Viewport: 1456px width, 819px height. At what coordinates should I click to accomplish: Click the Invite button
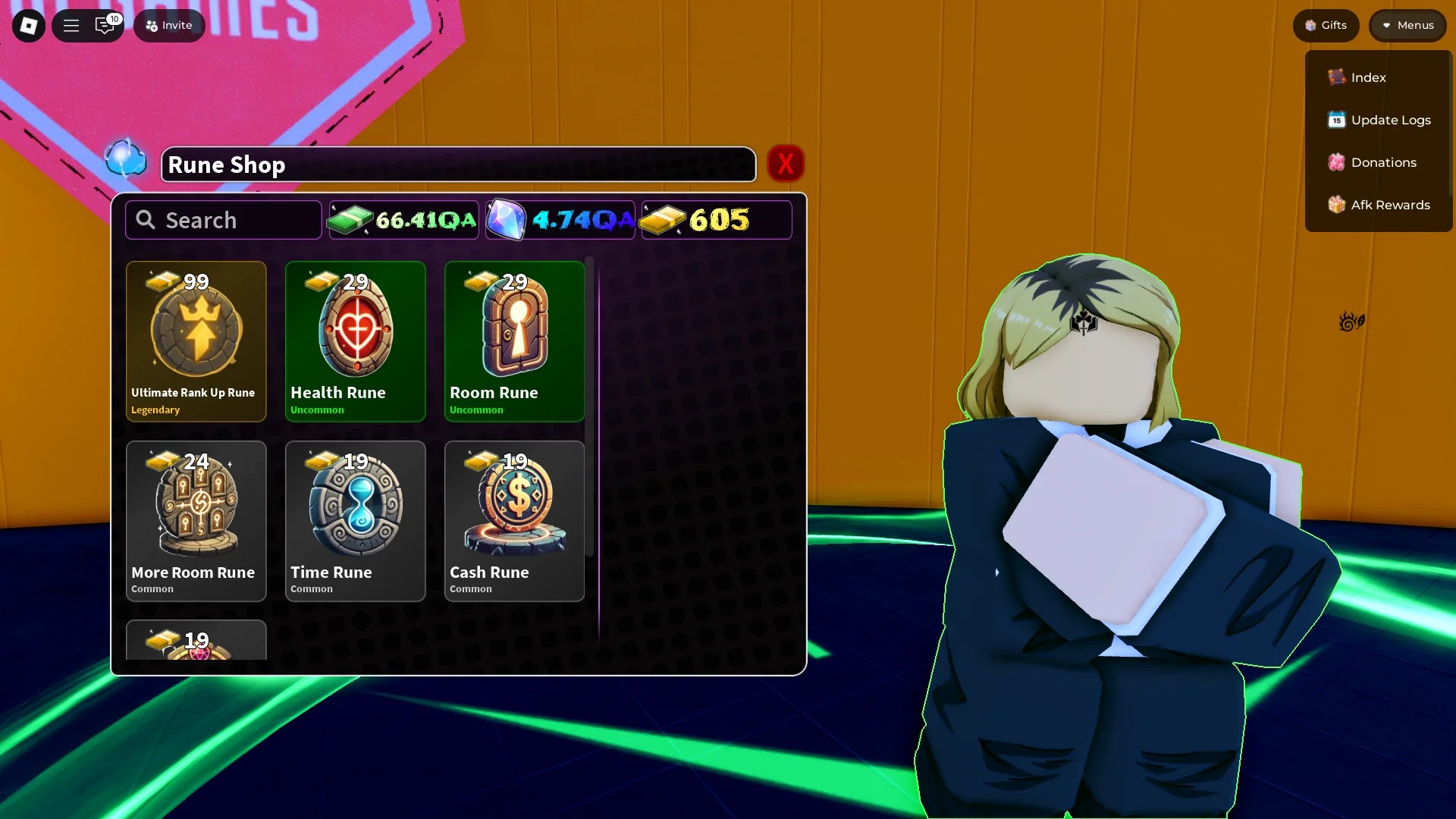point(168,25)
